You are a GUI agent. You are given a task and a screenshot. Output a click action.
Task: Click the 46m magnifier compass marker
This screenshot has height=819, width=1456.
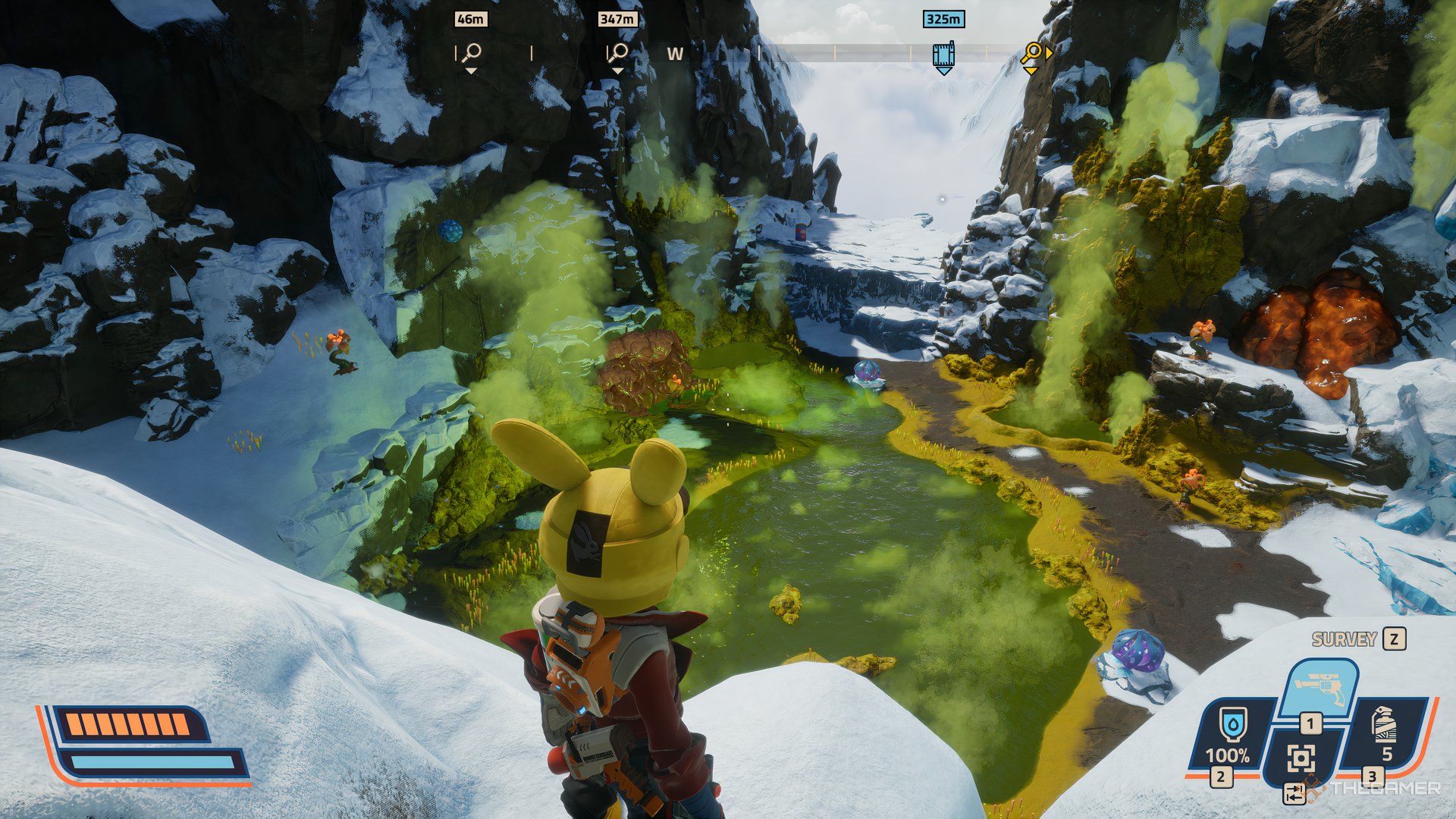(x=471, y=53)
